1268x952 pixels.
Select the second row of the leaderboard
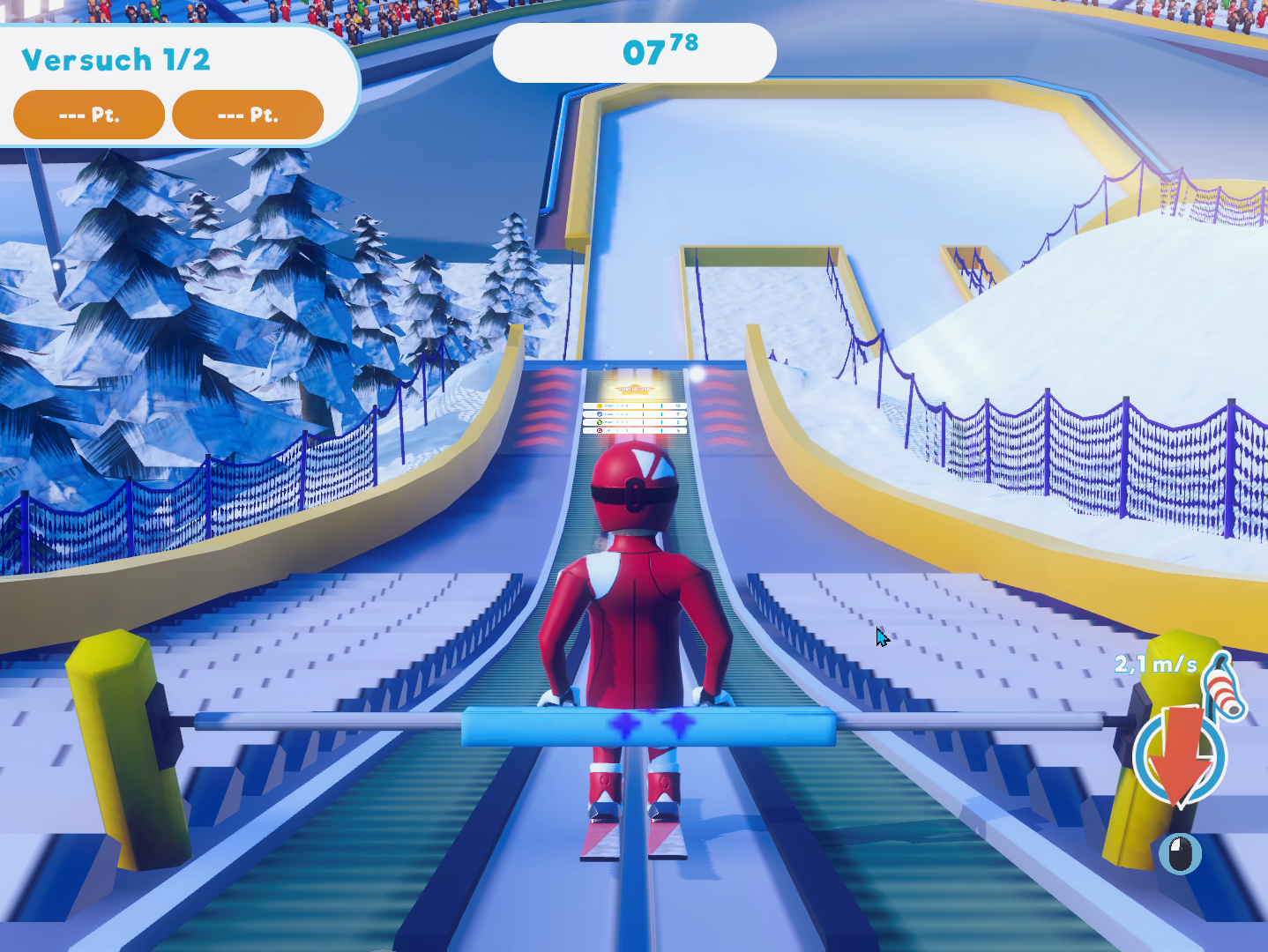click(635, 414)
